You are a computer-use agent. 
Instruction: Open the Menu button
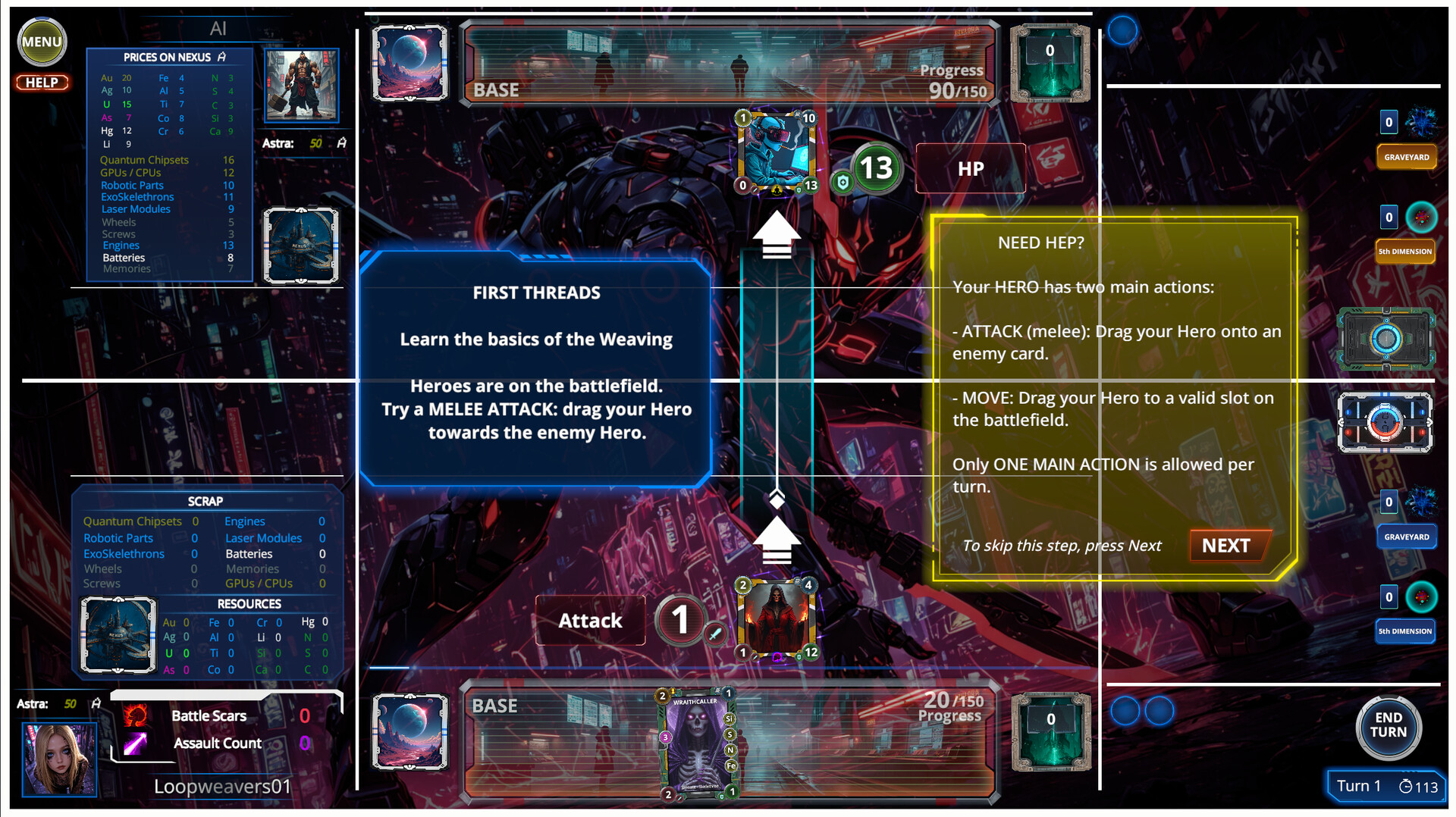(x=42, y=42)
